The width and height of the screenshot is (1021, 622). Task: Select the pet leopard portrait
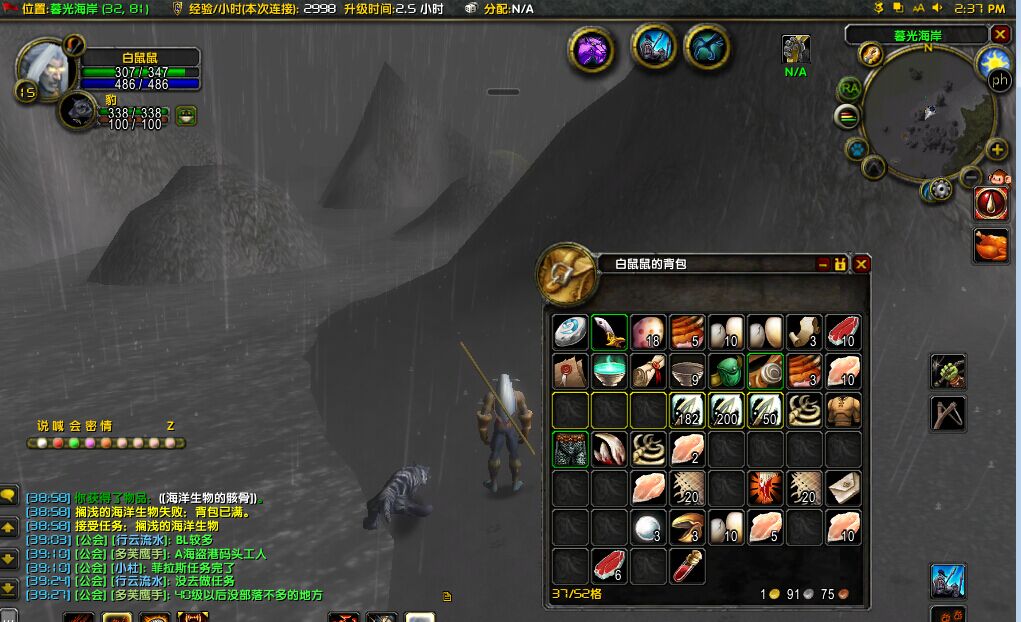click(77, 110)
